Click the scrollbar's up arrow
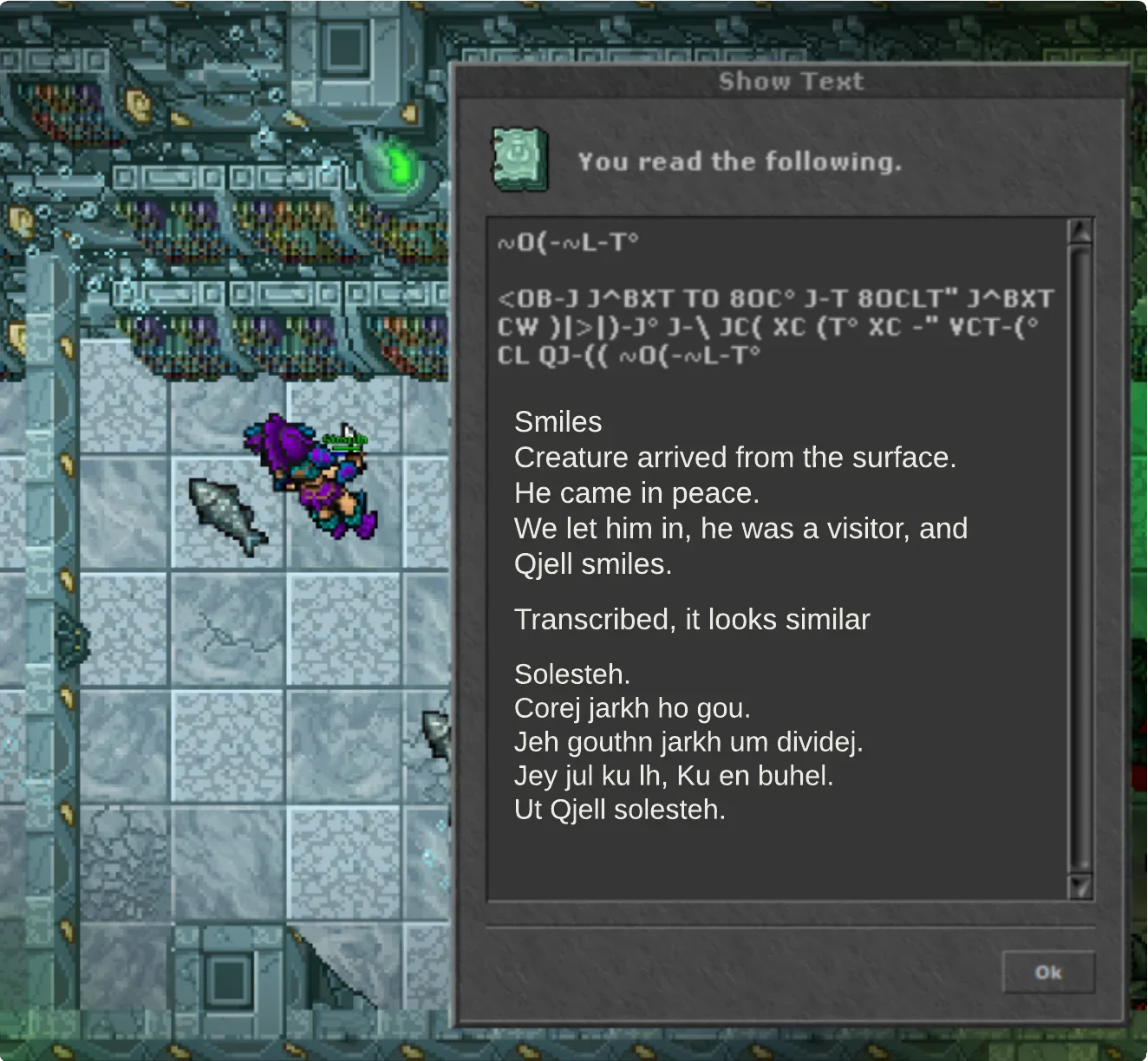This screenshot has height=1061, width=1148. (x=1080, y=231)
